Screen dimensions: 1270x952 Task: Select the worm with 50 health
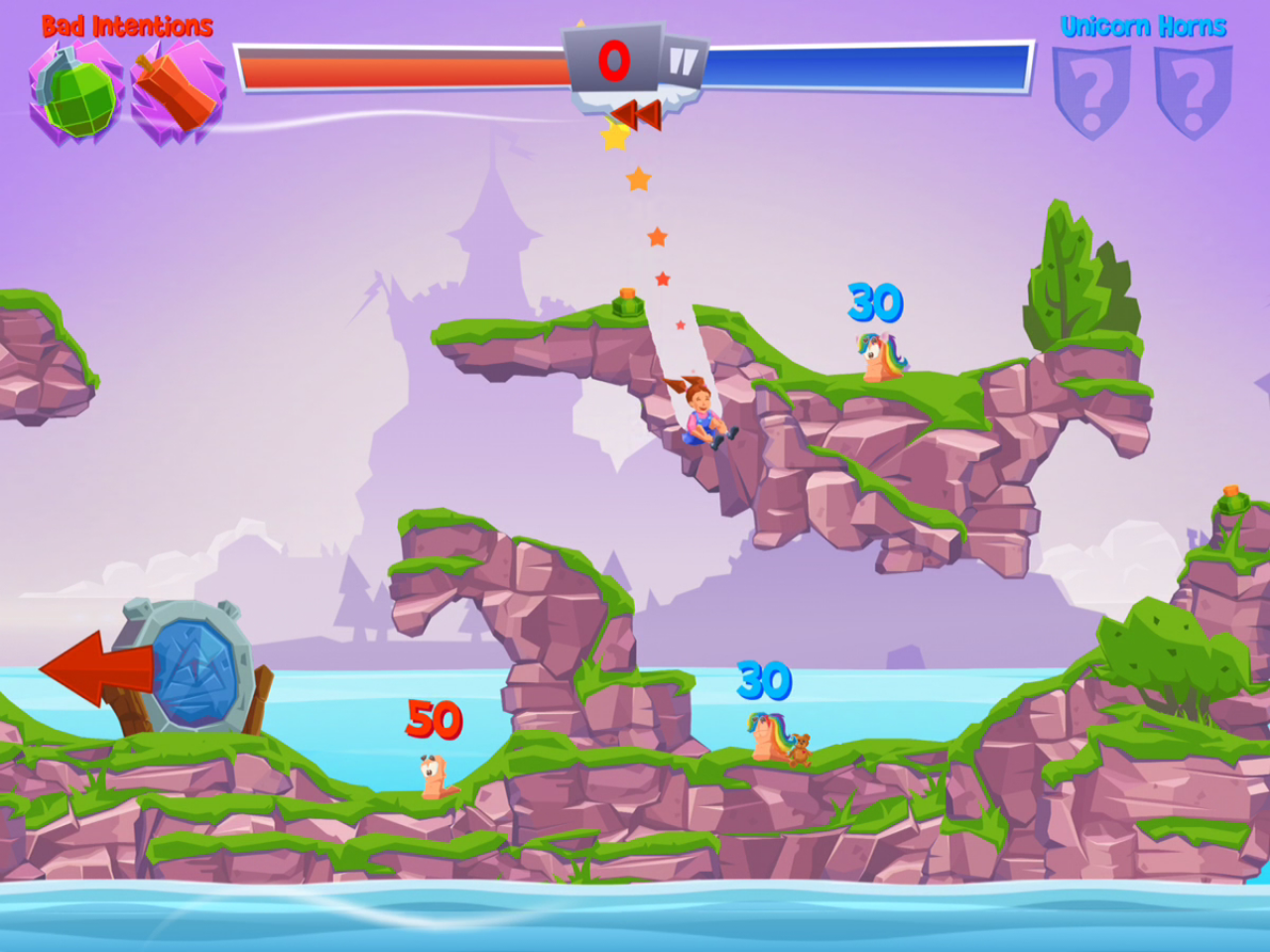point(435,778)
